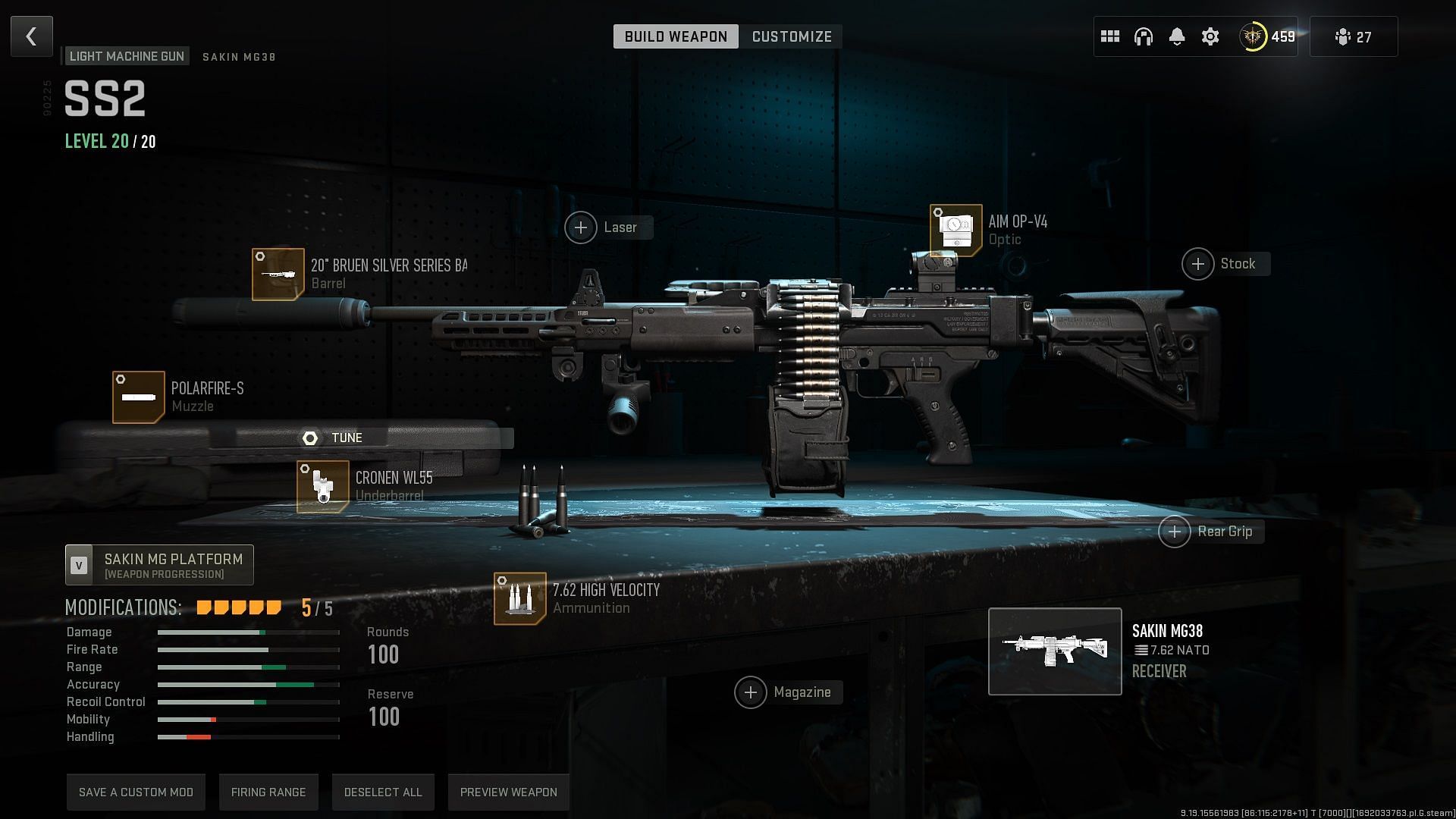Select the 20" Bruen Silver Series barrel
This screenshot has width=1456, height=819.
pyautogui.click(x=278, y=274)
